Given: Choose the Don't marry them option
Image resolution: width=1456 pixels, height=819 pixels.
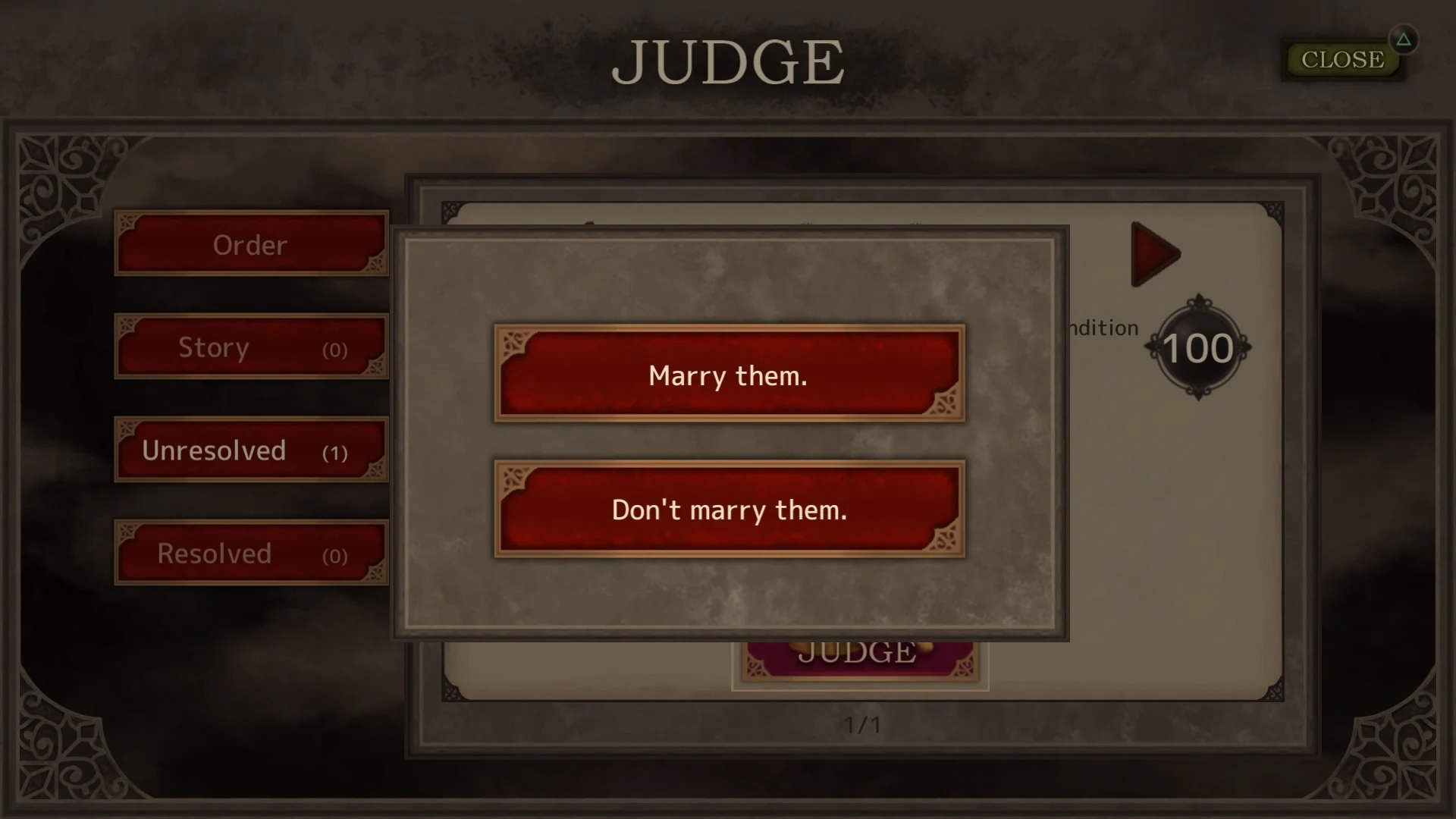Looking at the screenshot, I should click(x=727, y=510).
